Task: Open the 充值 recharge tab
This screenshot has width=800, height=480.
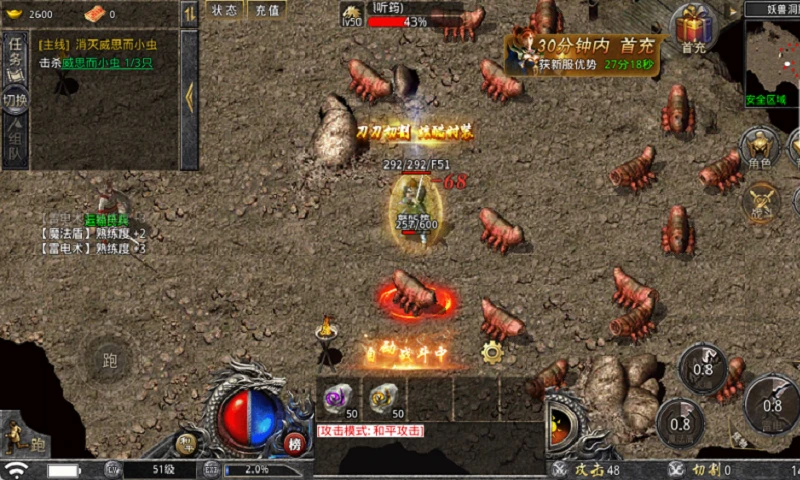Action: click(x=267, y=10)
